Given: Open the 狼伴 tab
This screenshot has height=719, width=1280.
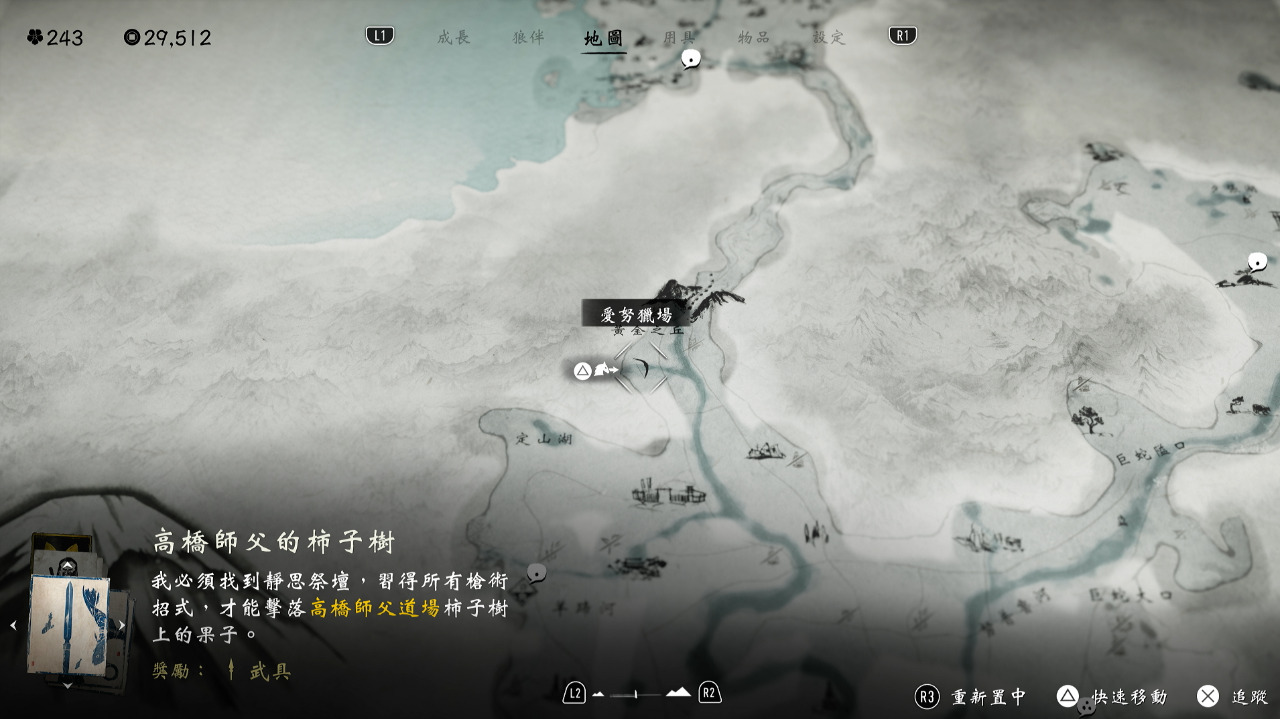Looking at the screenshot, I should pyautogui.click(x=528, y=37).
